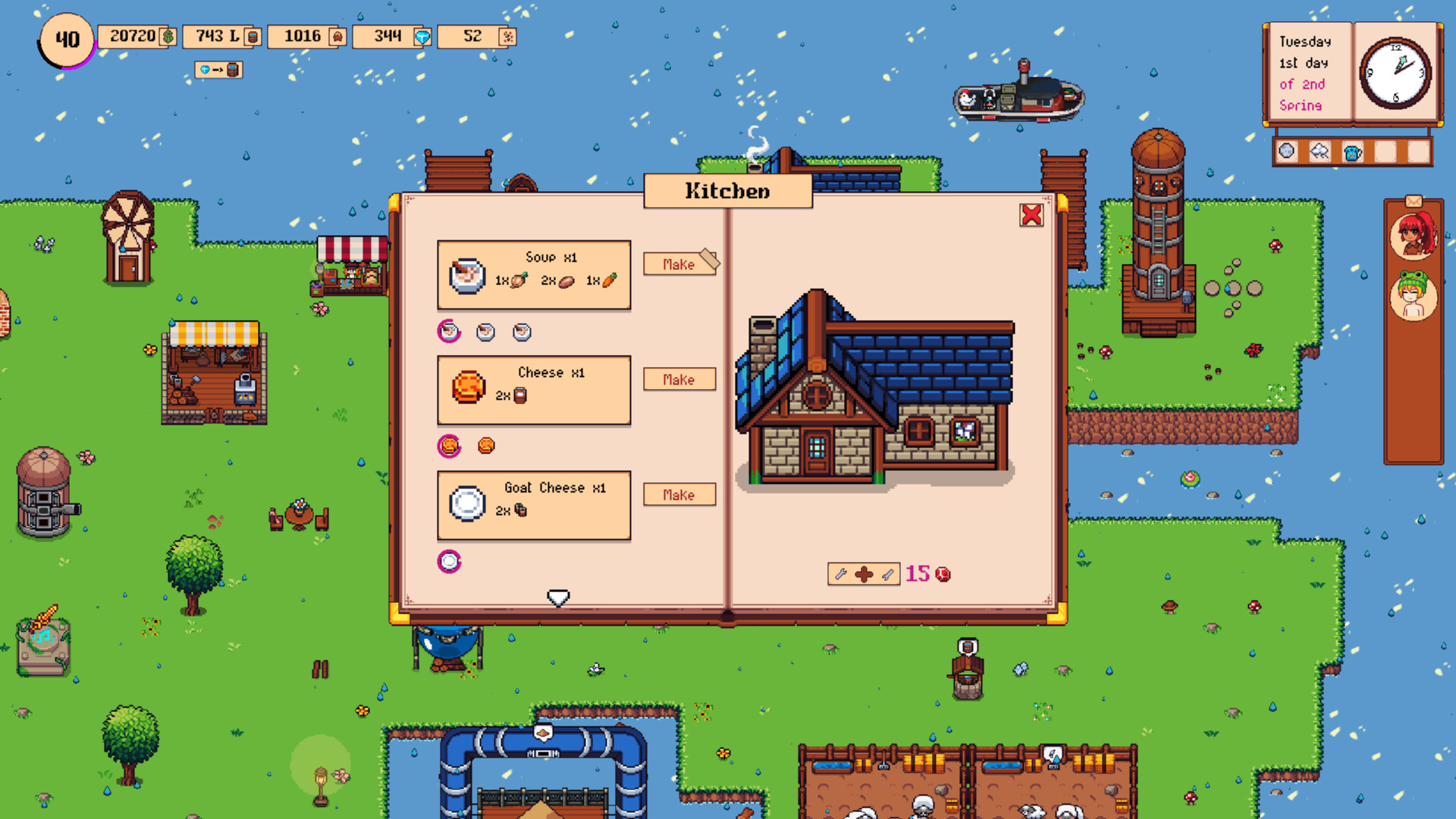Screen dimensions: 1456x819
Task: Click the paint splat resource icon
Action: [x=507, y=36]
